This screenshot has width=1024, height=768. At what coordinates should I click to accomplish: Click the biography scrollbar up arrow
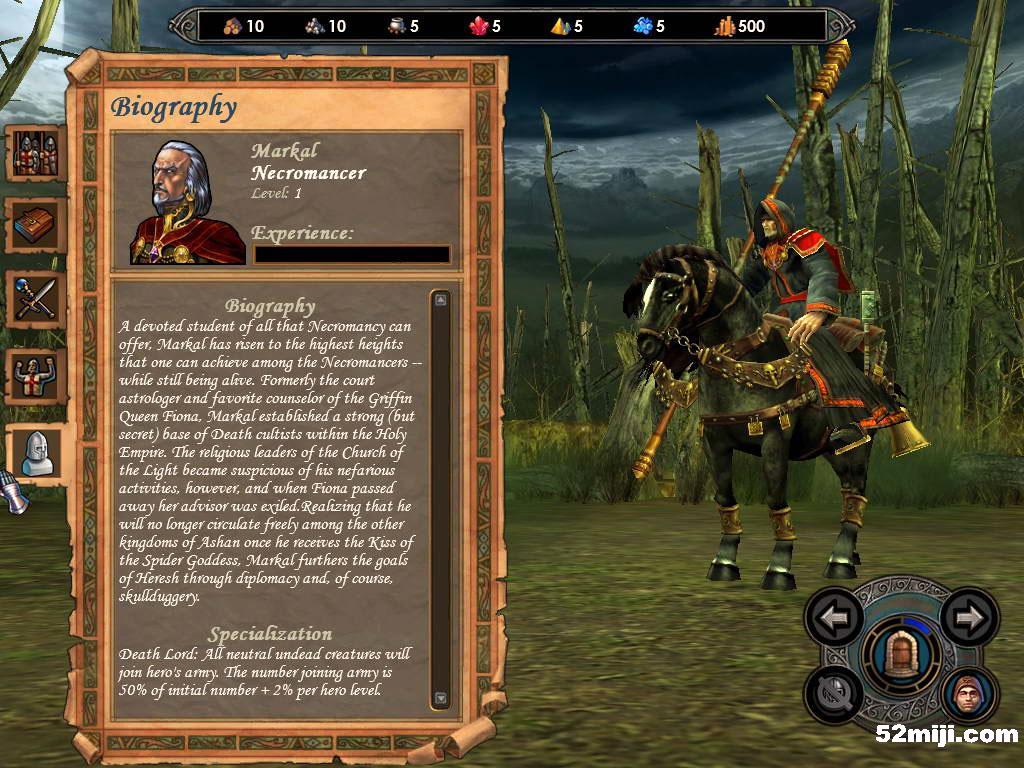pyautogui.click(x=441, y=298)
